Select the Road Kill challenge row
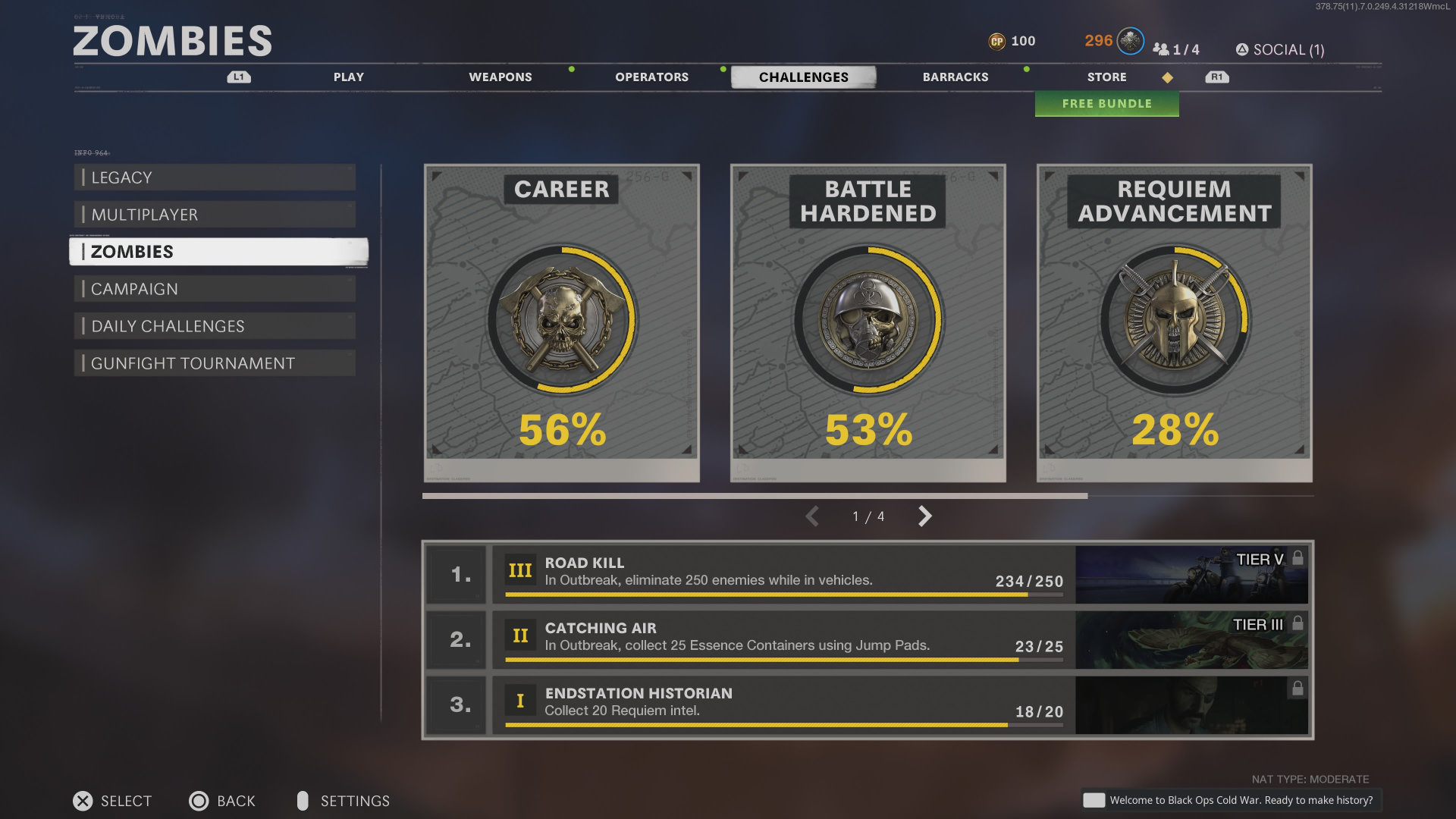 click(783, 574)
